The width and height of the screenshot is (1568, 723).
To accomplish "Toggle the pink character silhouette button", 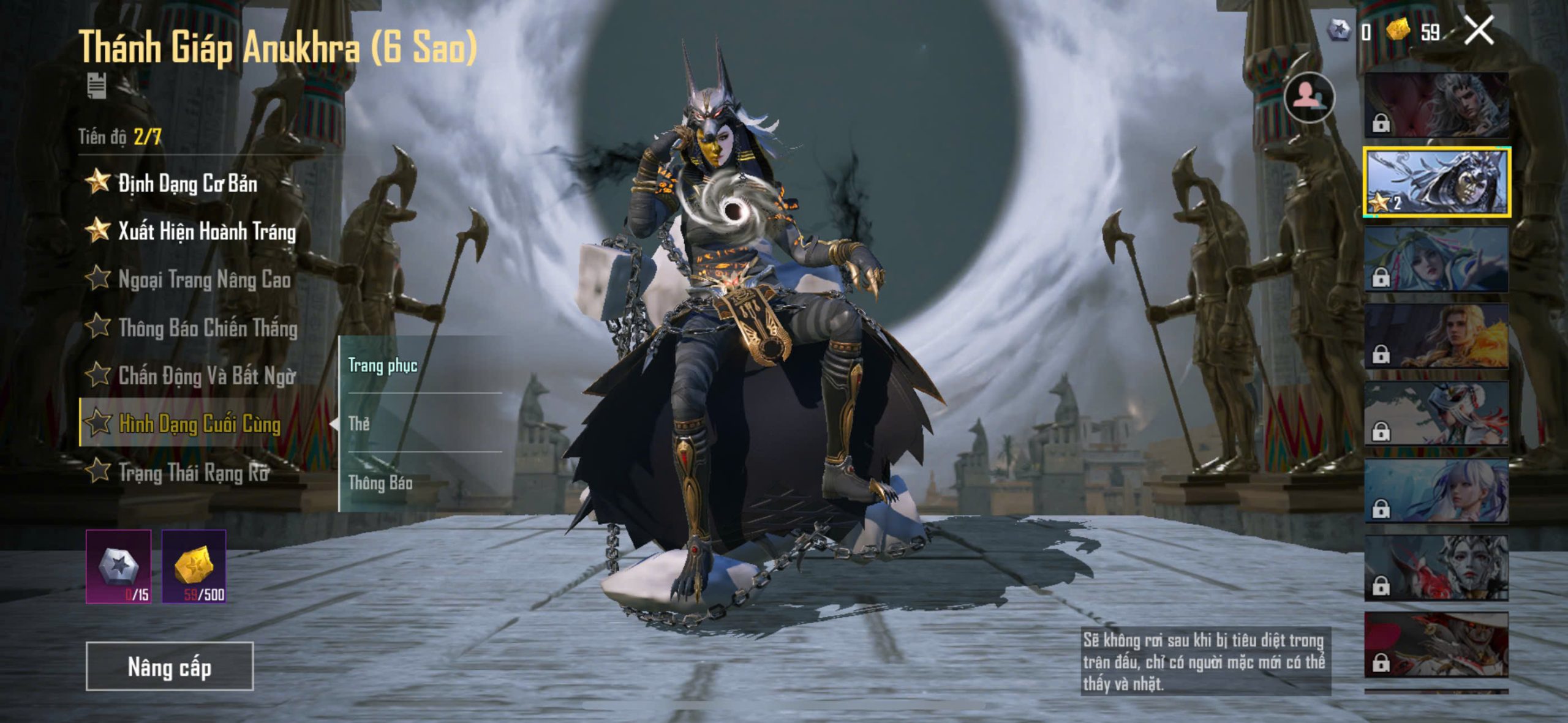I will coord(1308,97).
